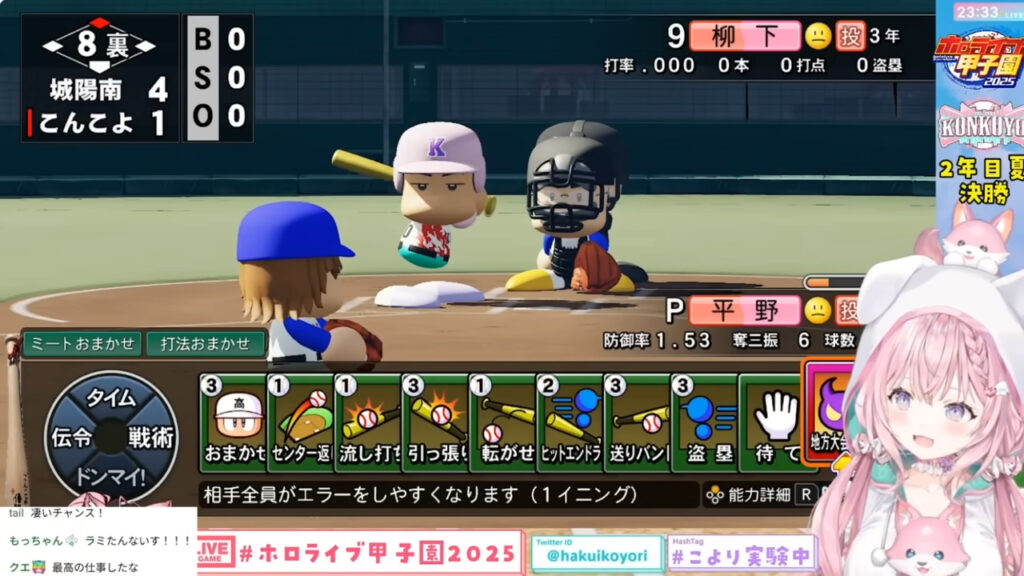Pick the 待て glove card
Viewport: 1024px width, 576px height.
pyautogui.click(x=772, y=423)
